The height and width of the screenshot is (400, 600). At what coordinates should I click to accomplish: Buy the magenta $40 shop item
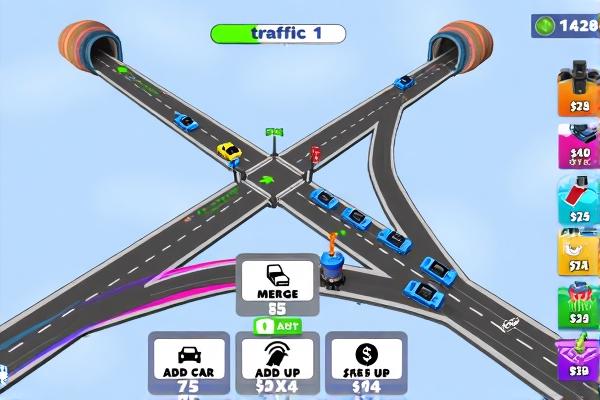pyautogui.click(x=578, y=143)
